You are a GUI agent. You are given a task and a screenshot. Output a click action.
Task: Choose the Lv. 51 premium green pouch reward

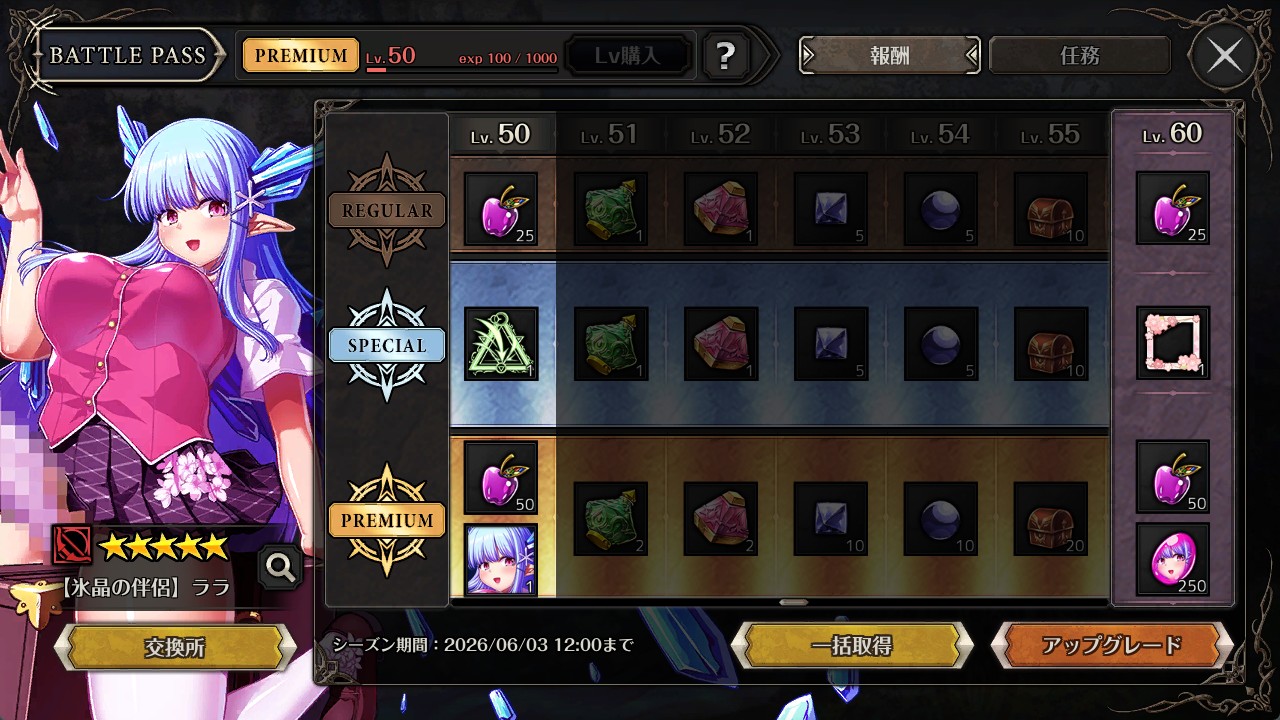(x=611, y=519)
